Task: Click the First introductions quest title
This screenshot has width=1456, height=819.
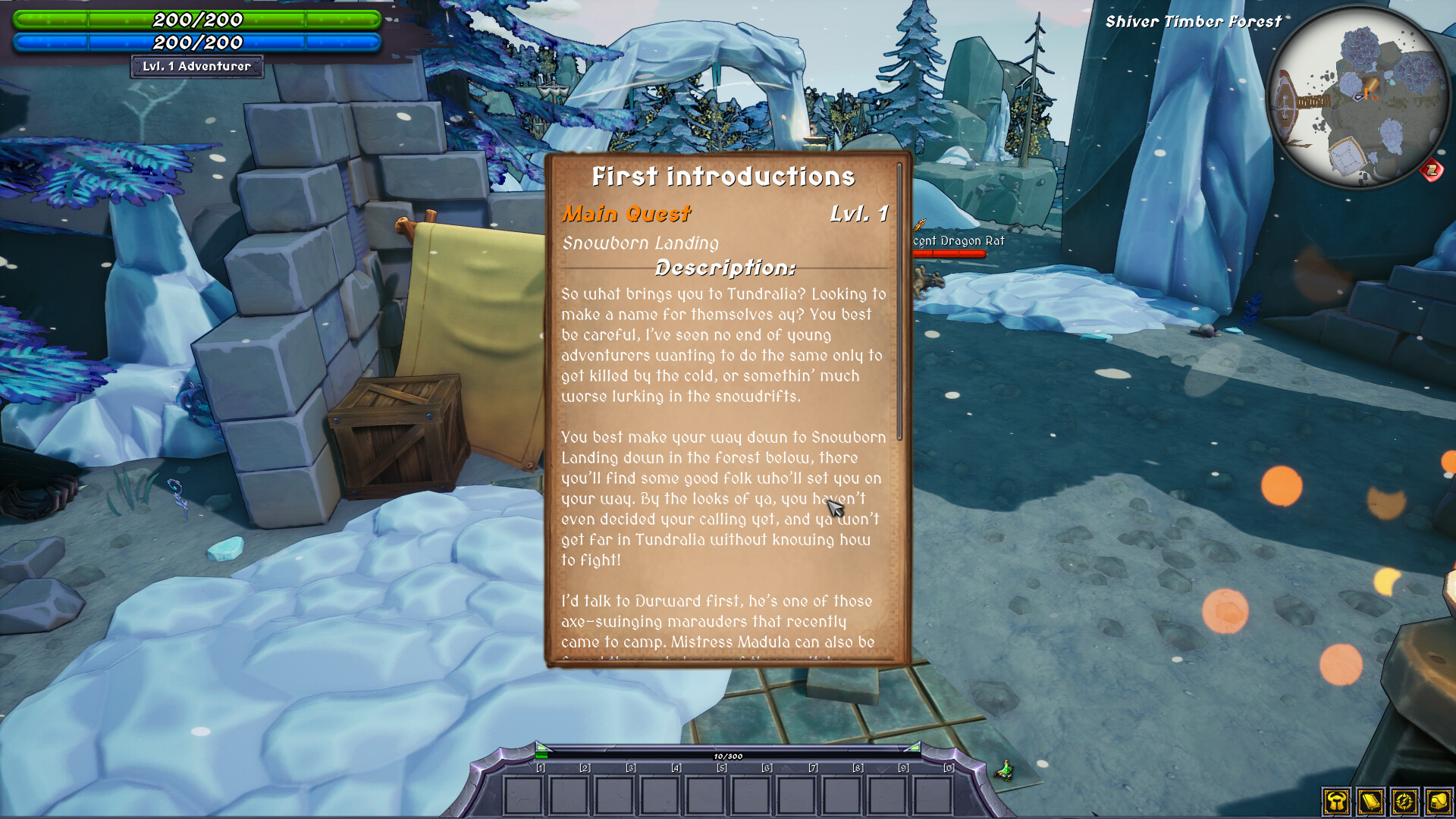Action: (723, 177)
